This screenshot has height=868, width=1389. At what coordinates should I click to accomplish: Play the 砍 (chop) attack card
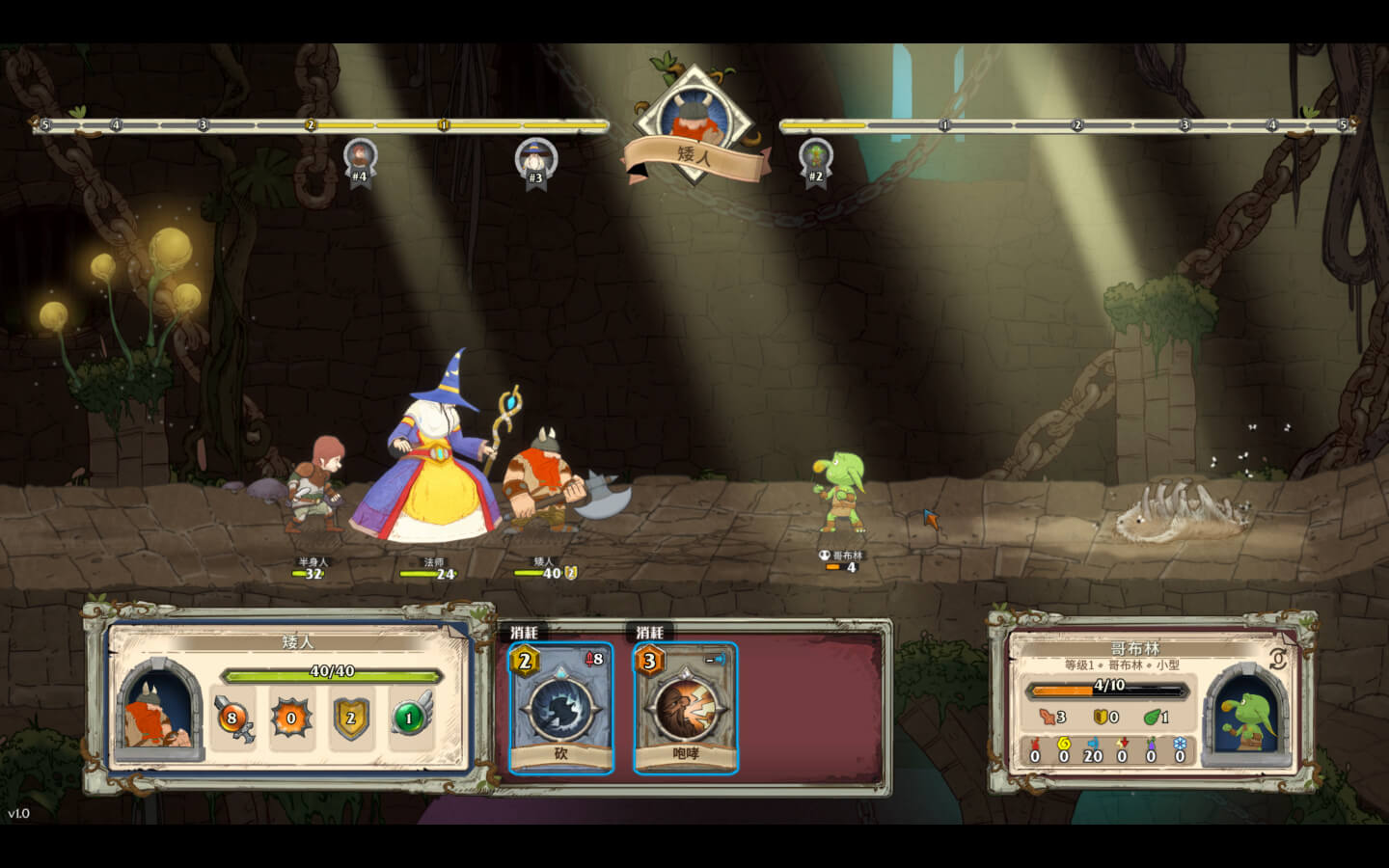(x=560, y=707)
